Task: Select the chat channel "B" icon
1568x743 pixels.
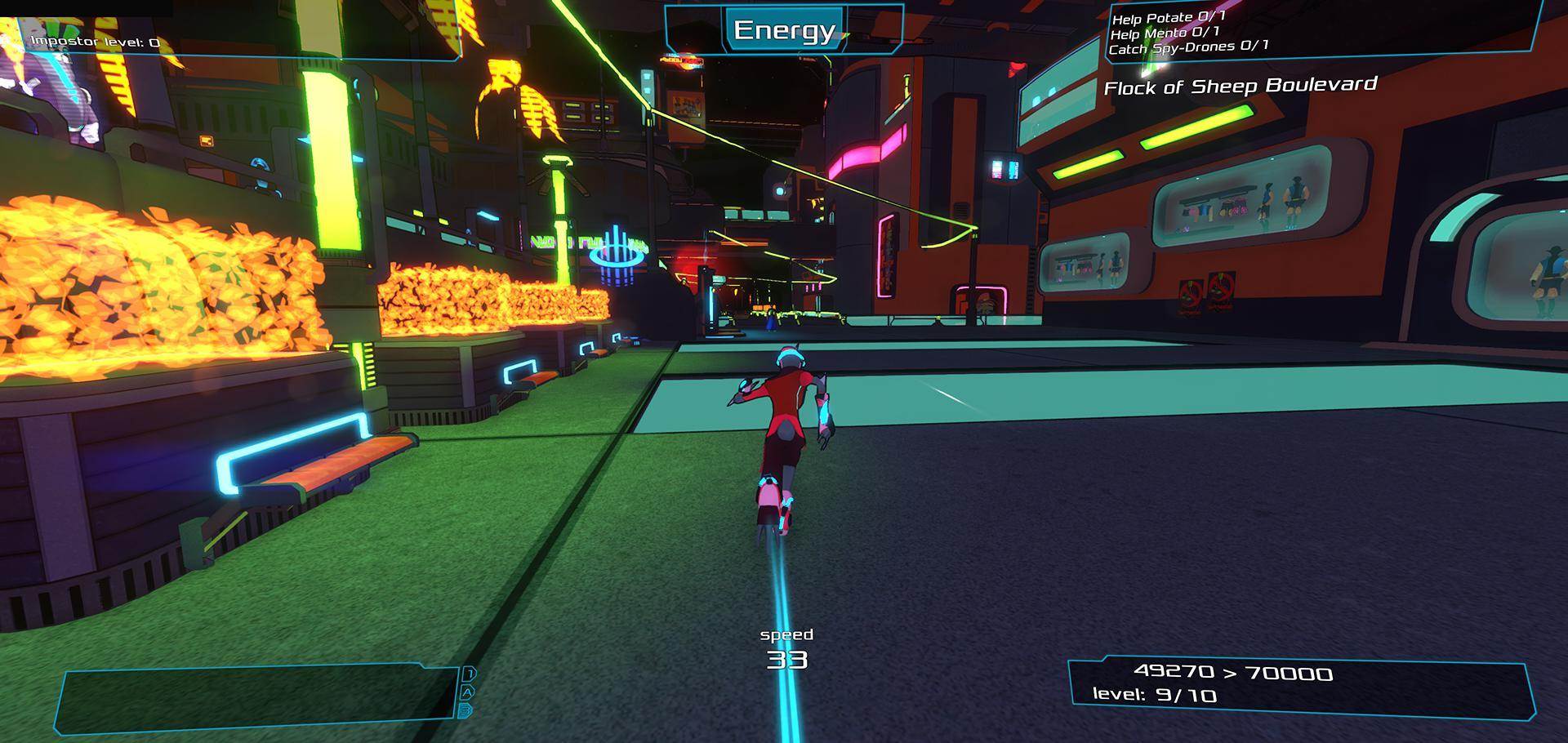Action: [465, 710]
